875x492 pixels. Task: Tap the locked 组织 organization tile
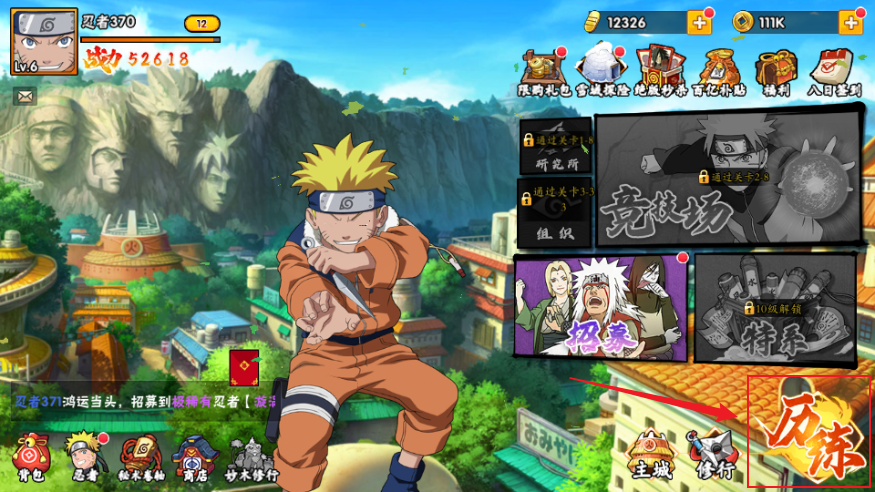coord(556,211)
